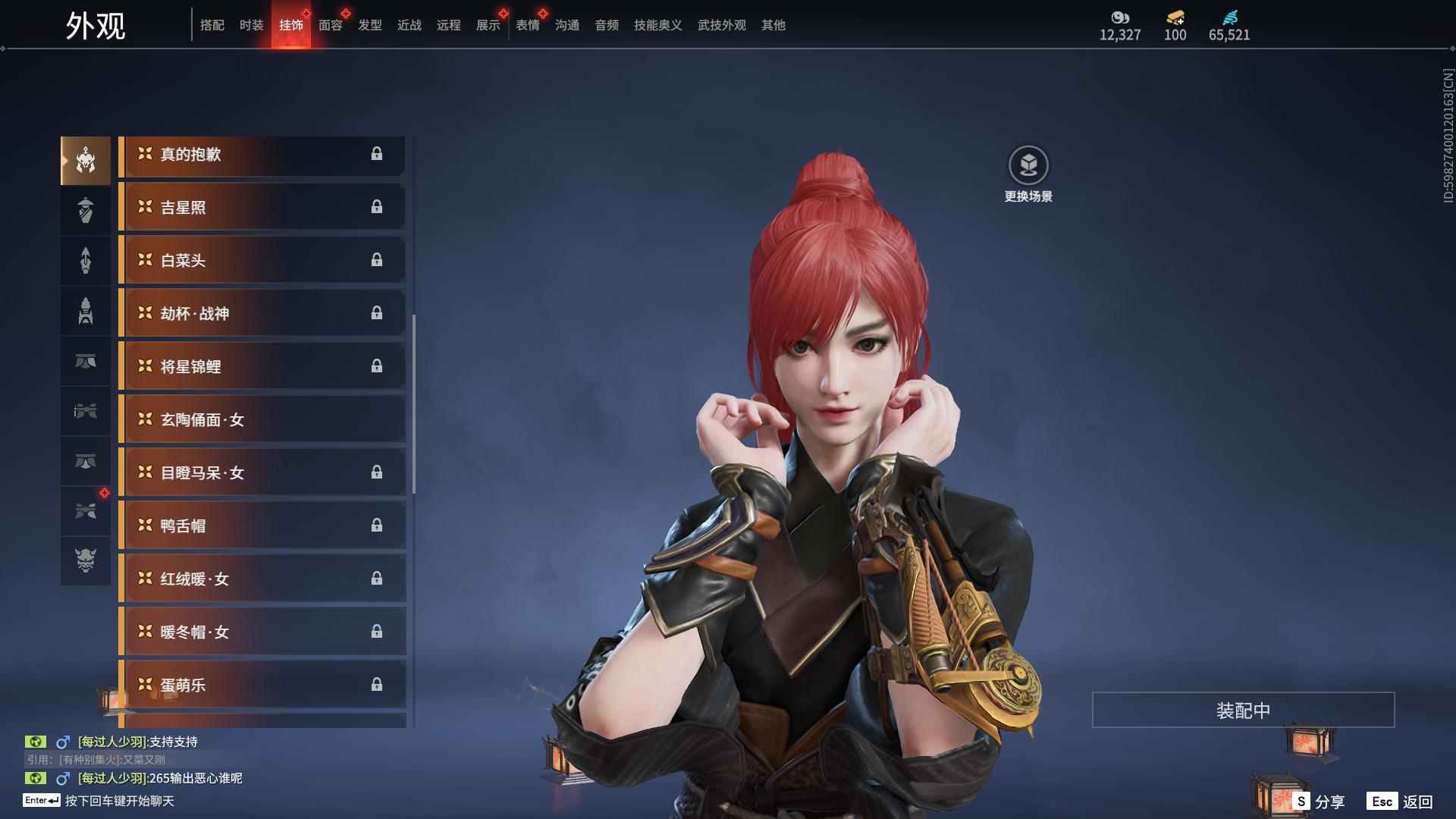The image size is (1456, 819).
Task: Click the 分享 share button
Action: click(x=1320, y=802)
